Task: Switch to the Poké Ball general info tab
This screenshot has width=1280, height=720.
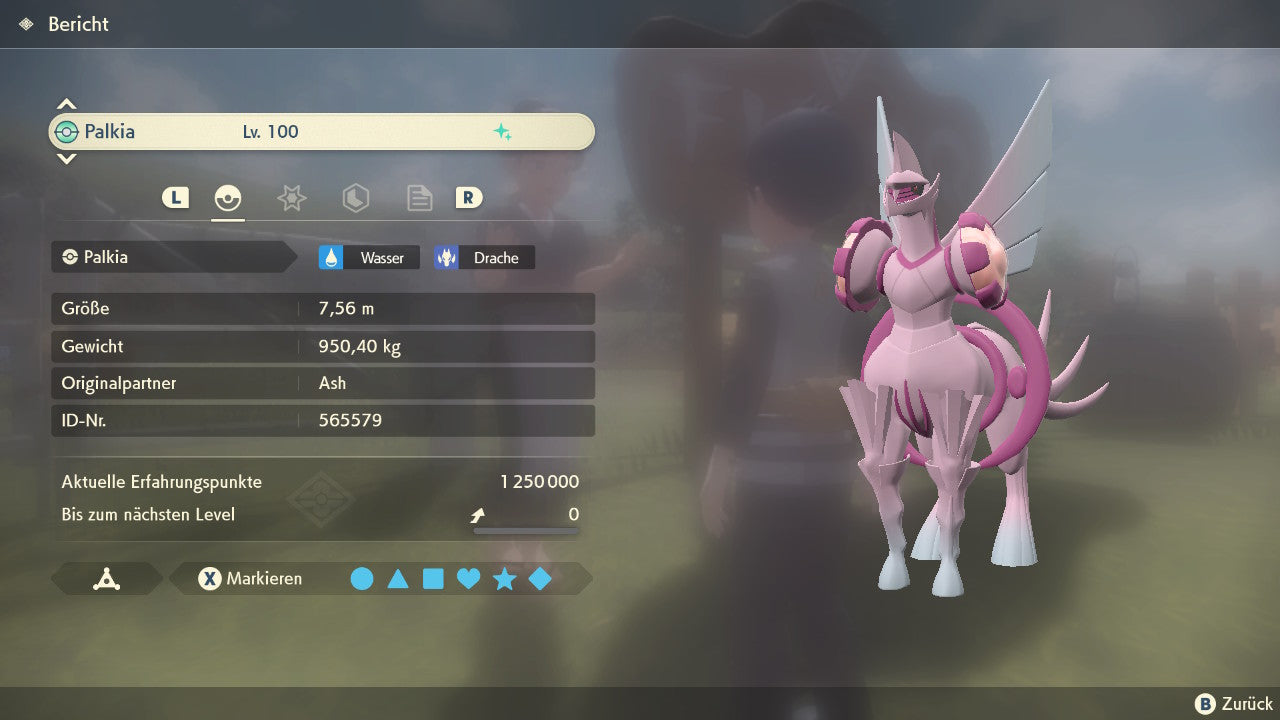Action: [x=228, y=198]
